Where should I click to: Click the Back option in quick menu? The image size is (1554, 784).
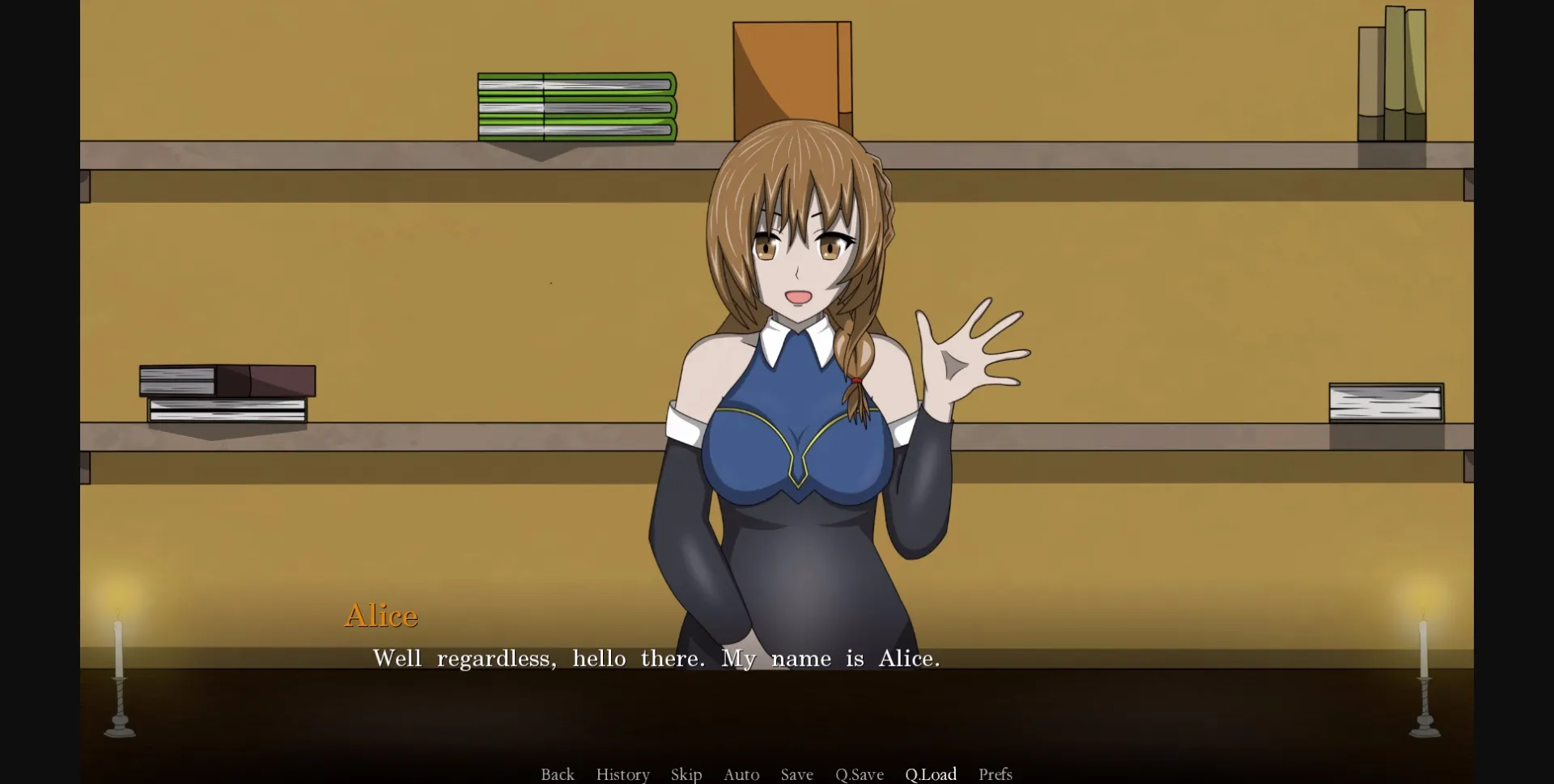(557, 774)
